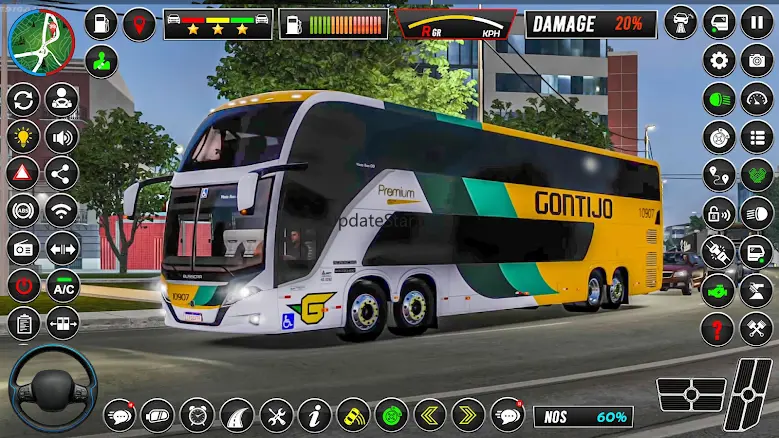The height and width of the screenshot is (438, 779).
Task: Tap the alarm clock icon
Action: pos(197,414)
